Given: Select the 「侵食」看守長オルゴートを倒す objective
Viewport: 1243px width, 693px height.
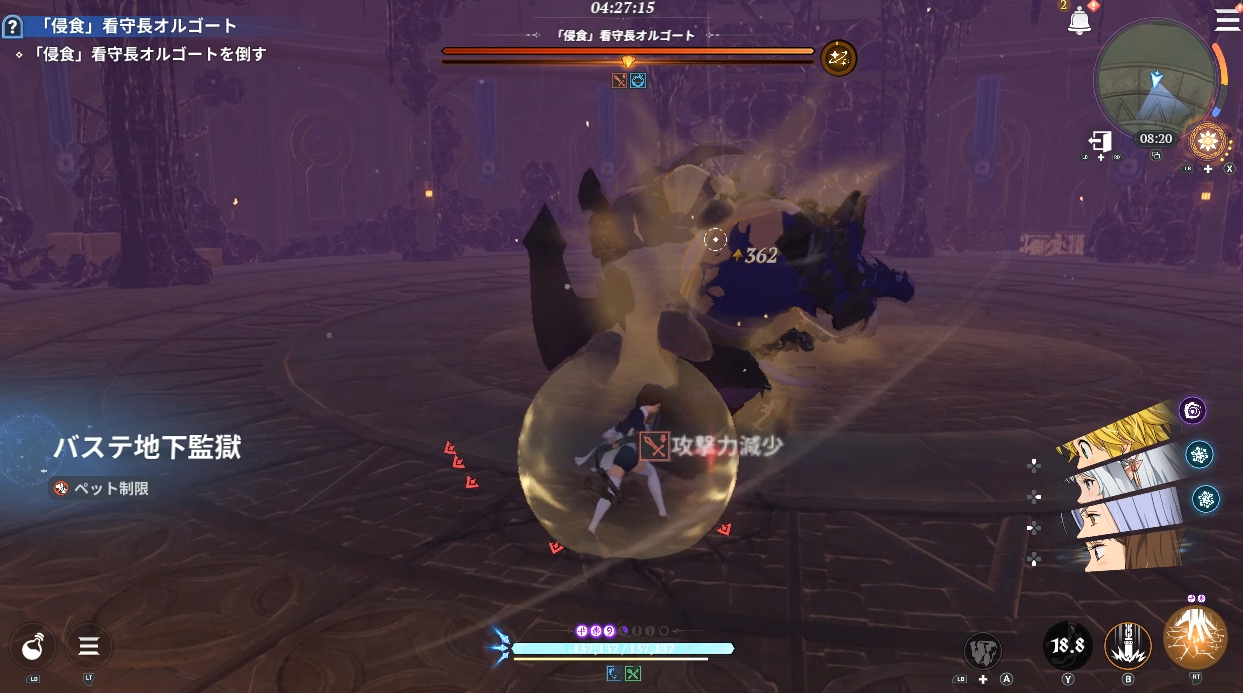Looking at the screenshot, I should pos(141,54).
